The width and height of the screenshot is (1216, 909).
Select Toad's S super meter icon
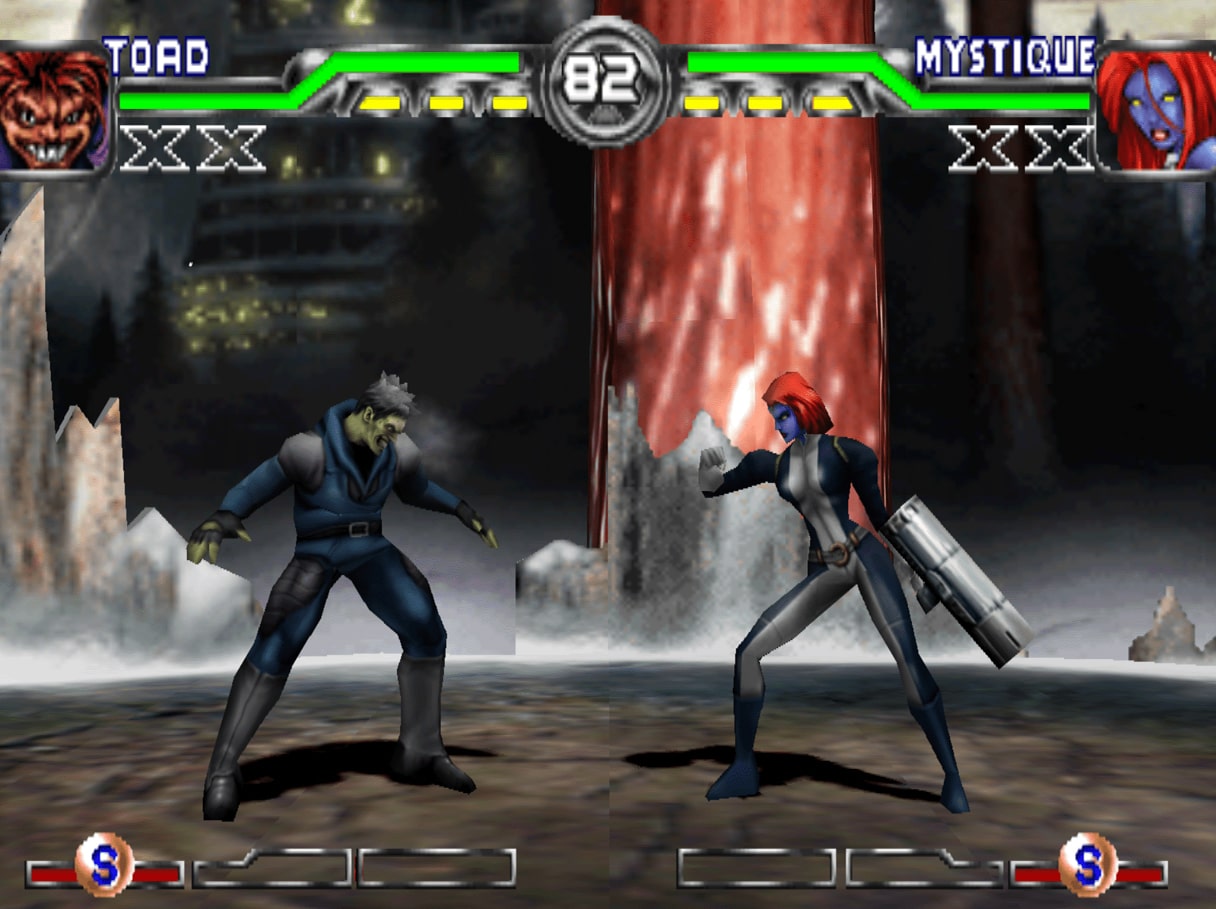point(104,864)
